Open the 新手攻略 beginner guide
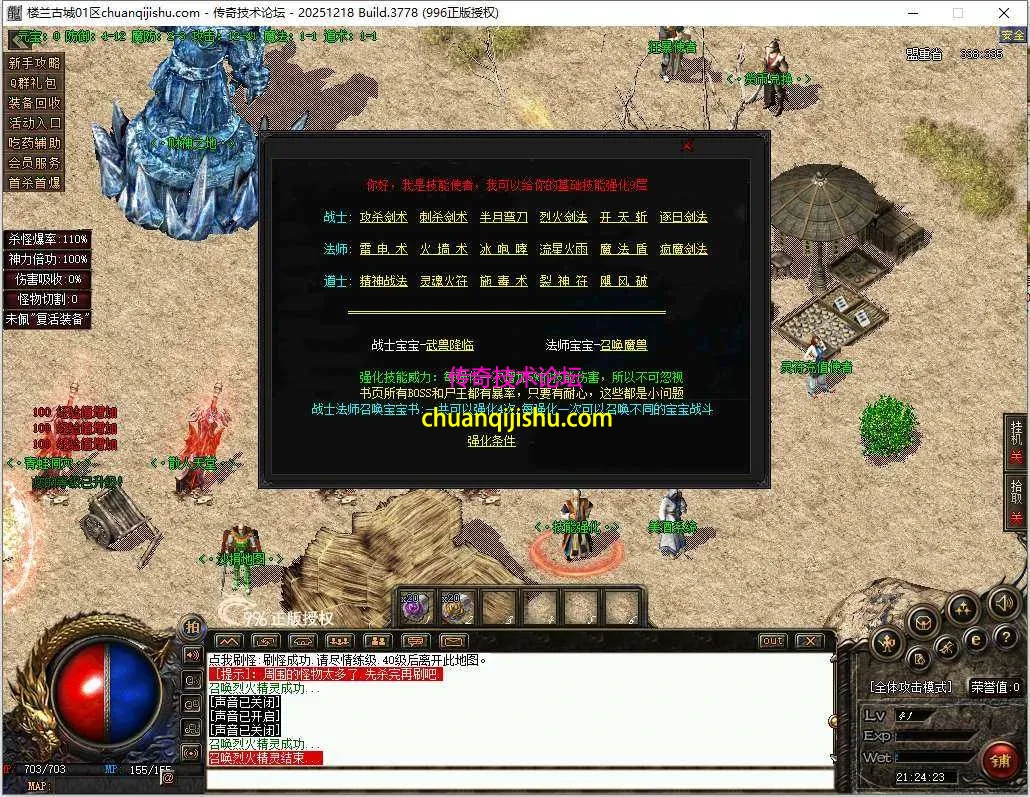This screenshot has width=1030, height=797. click(x=35, y=63)
